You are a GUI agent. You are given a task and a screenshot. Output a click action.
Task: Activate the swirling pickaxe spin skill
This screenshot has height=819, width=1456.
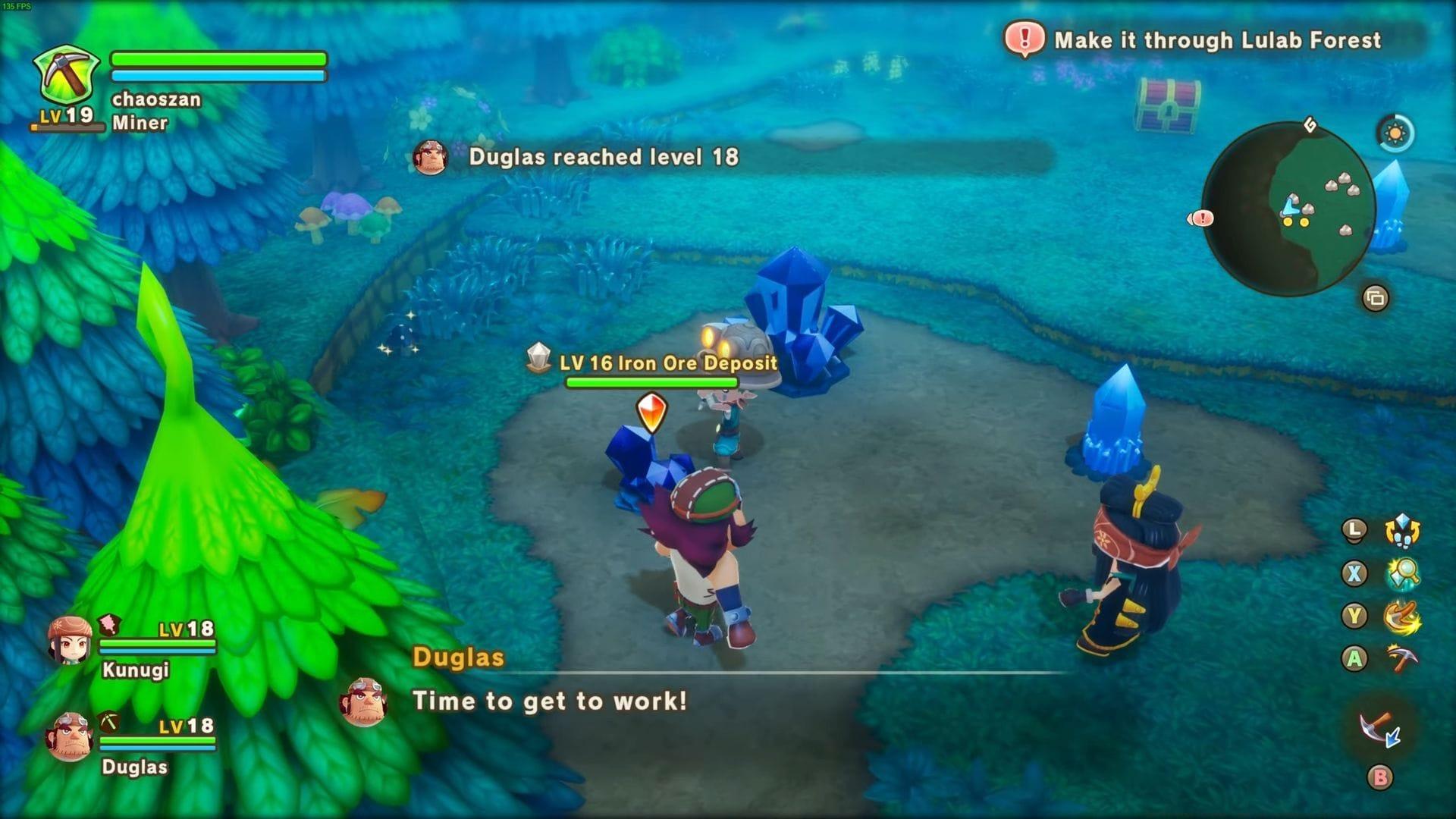(1402, 616)
